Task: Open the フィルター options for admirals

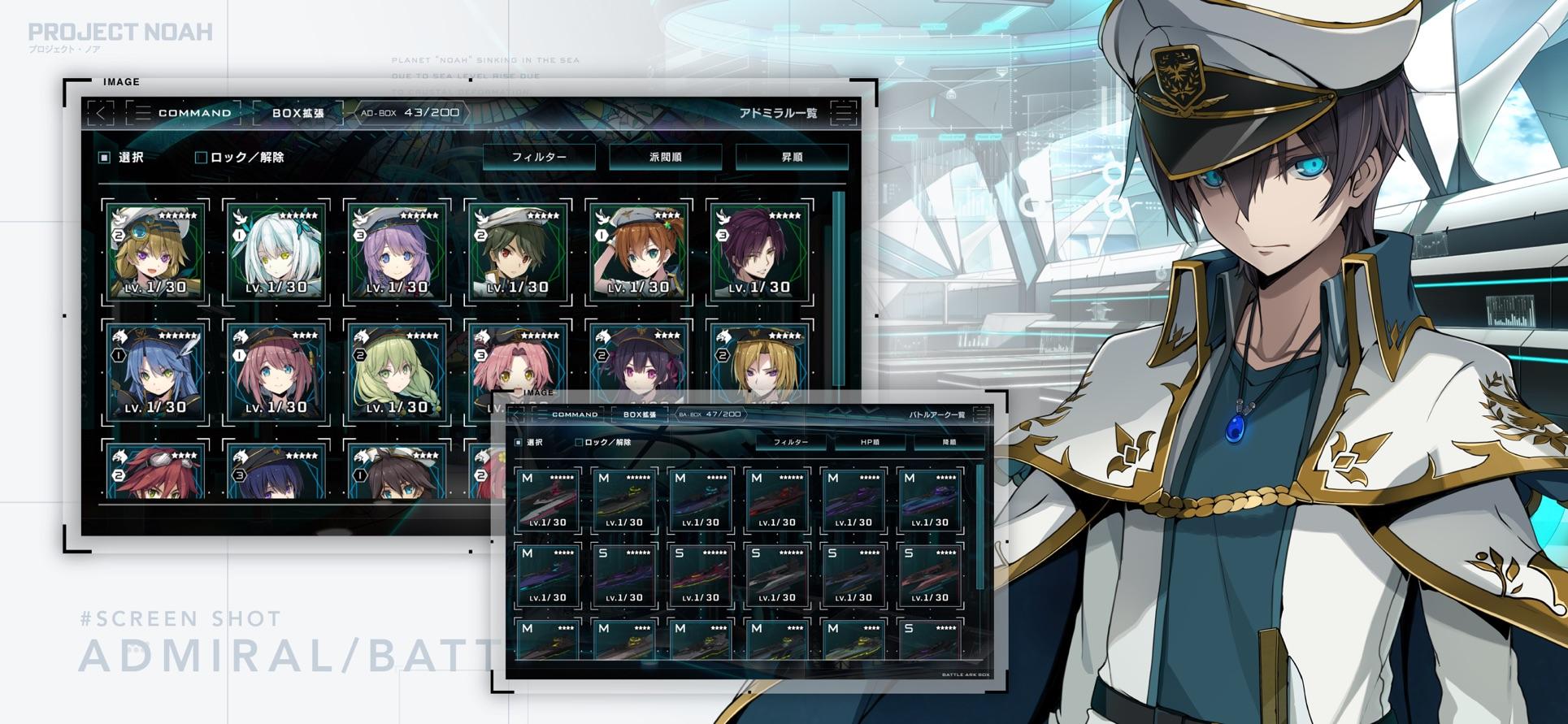Action: point(539,157)
